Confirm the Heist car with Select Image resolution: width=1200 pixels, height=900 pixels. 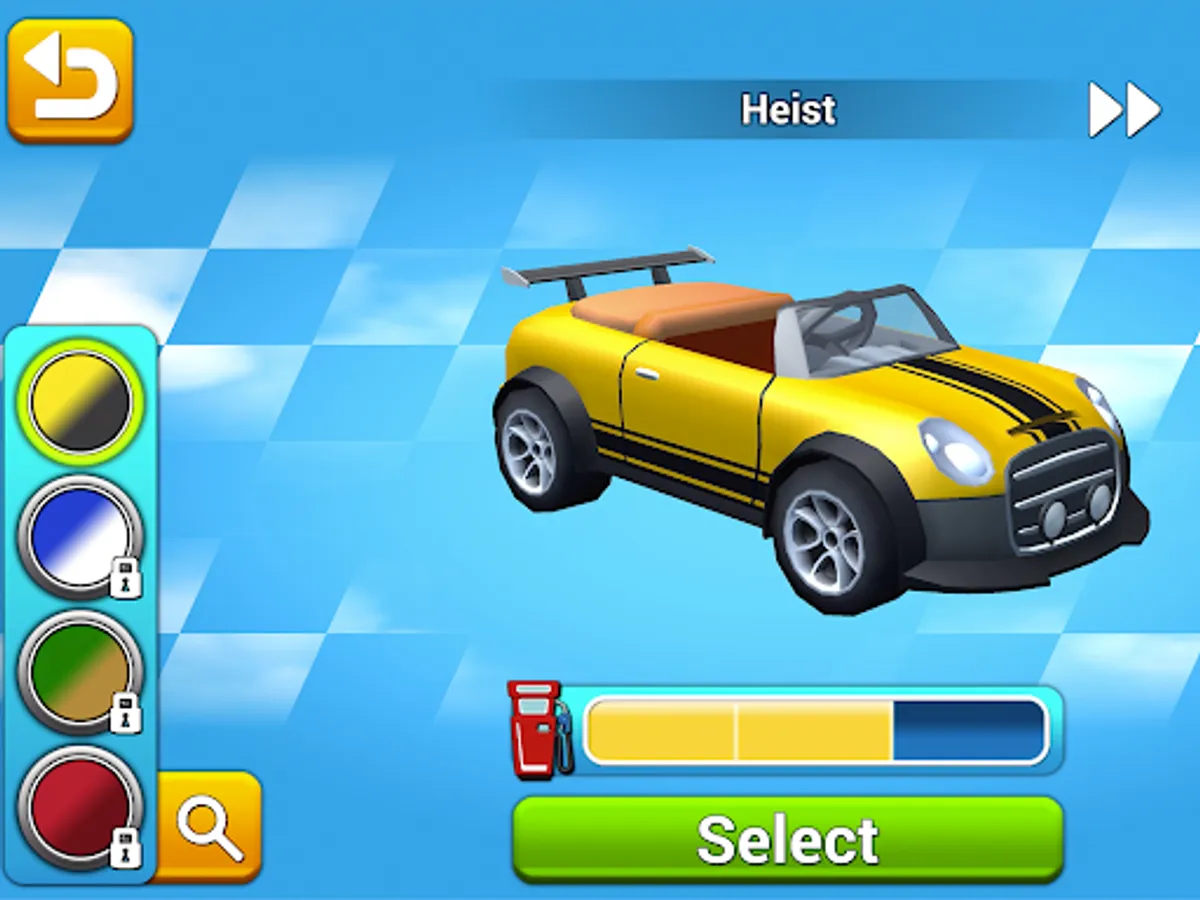point(787,838)
